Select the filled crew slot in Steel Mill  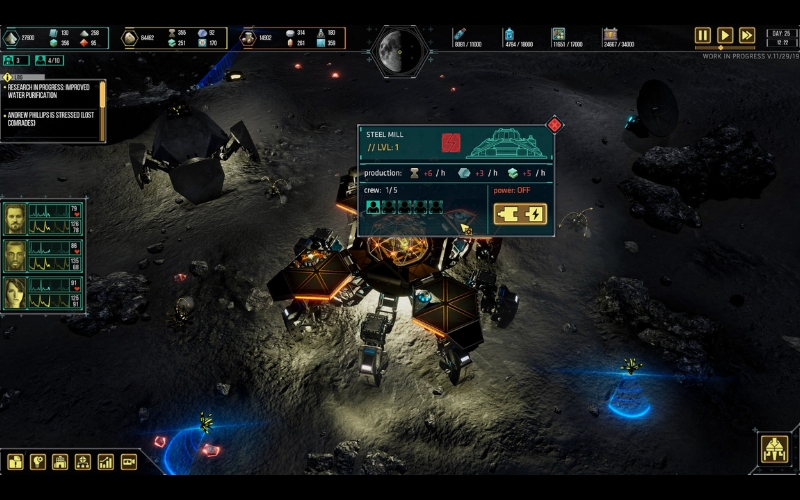(x=374, y=208)
